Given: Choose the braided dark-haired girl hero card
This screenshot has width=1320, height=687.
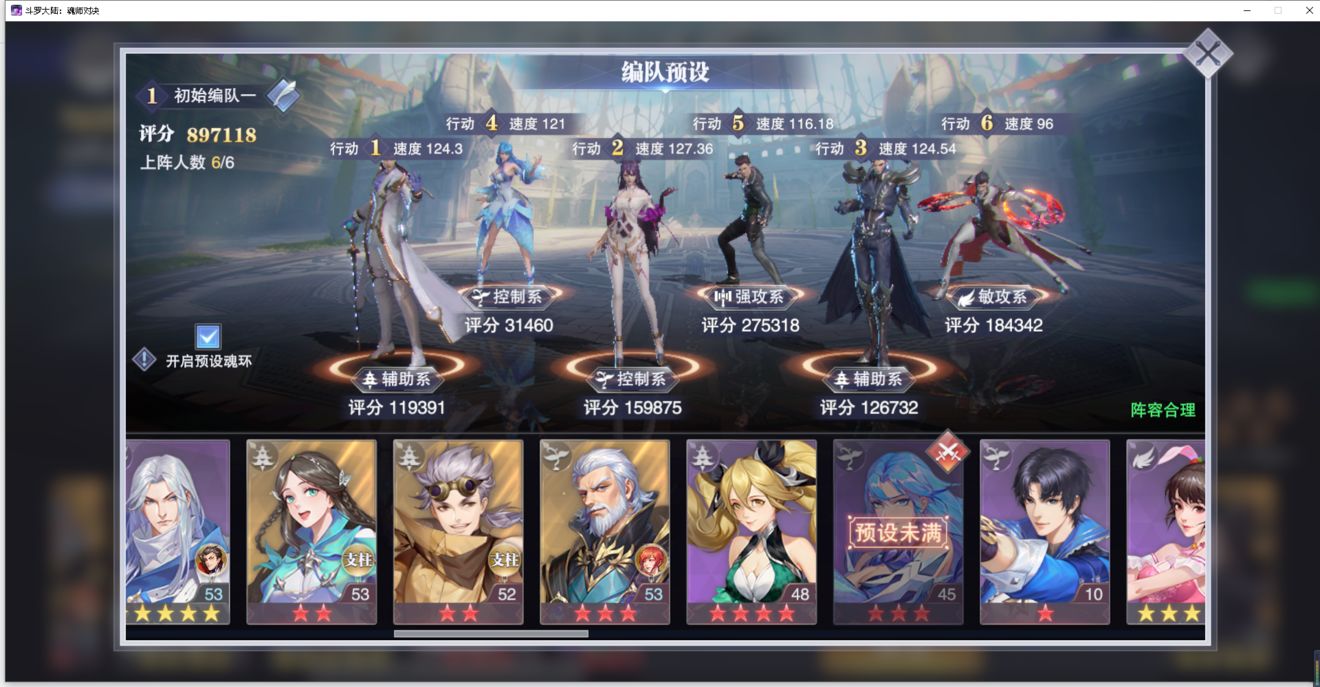Looking at the screenshot, I should pos(311,530).
